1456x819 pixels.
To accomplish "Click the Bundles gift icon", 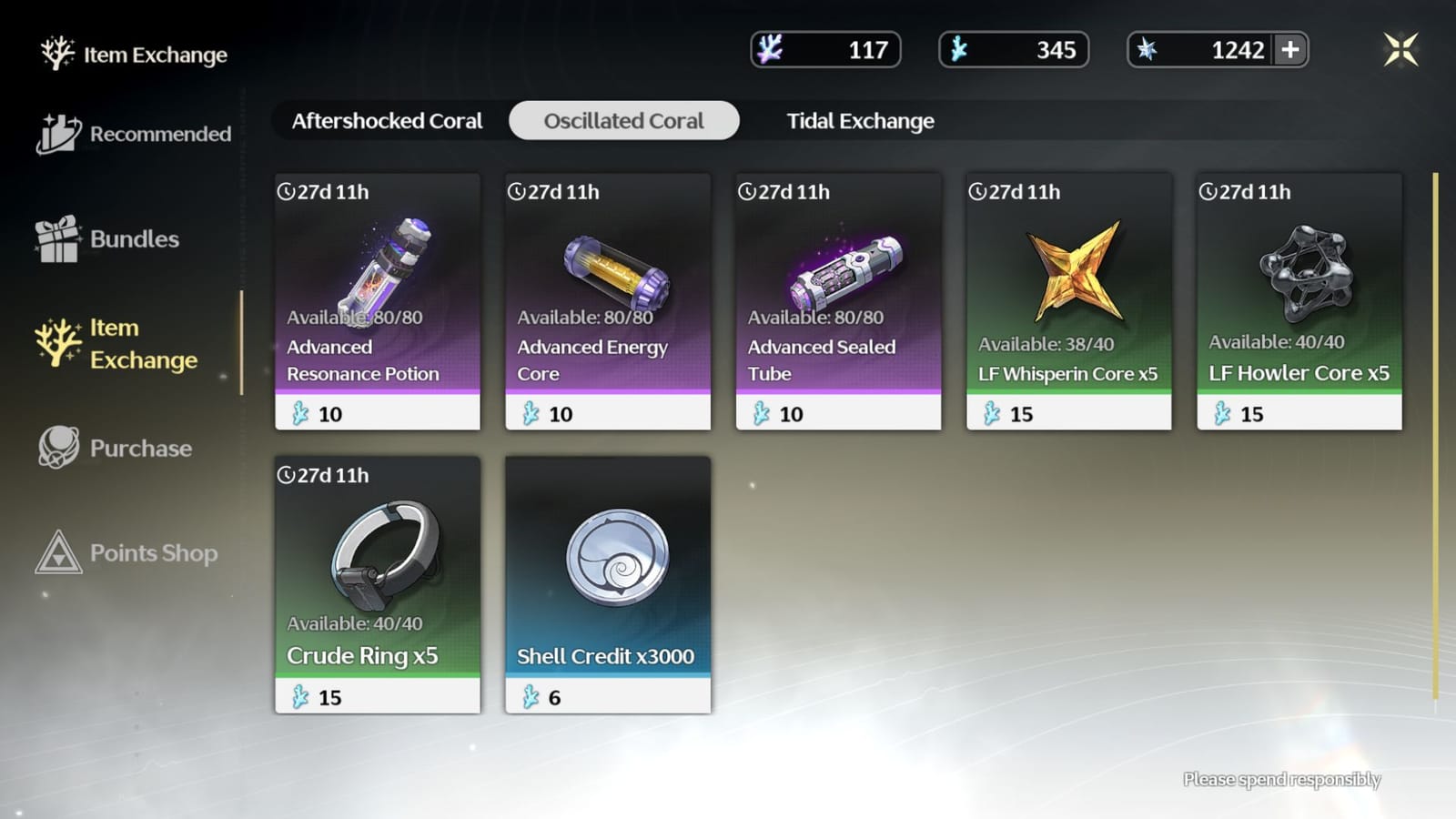I will point(58,238).
